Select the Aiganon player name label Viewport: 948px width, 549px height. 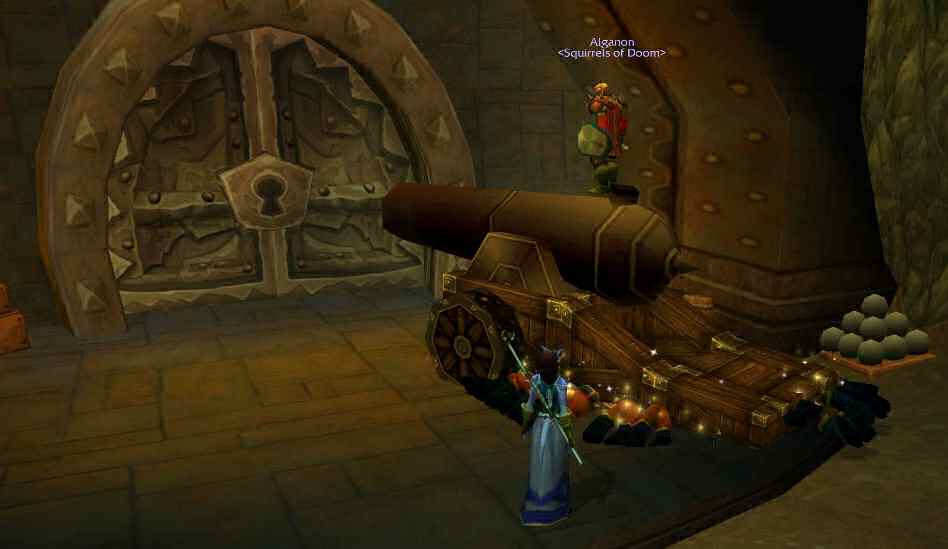point(611,41)
